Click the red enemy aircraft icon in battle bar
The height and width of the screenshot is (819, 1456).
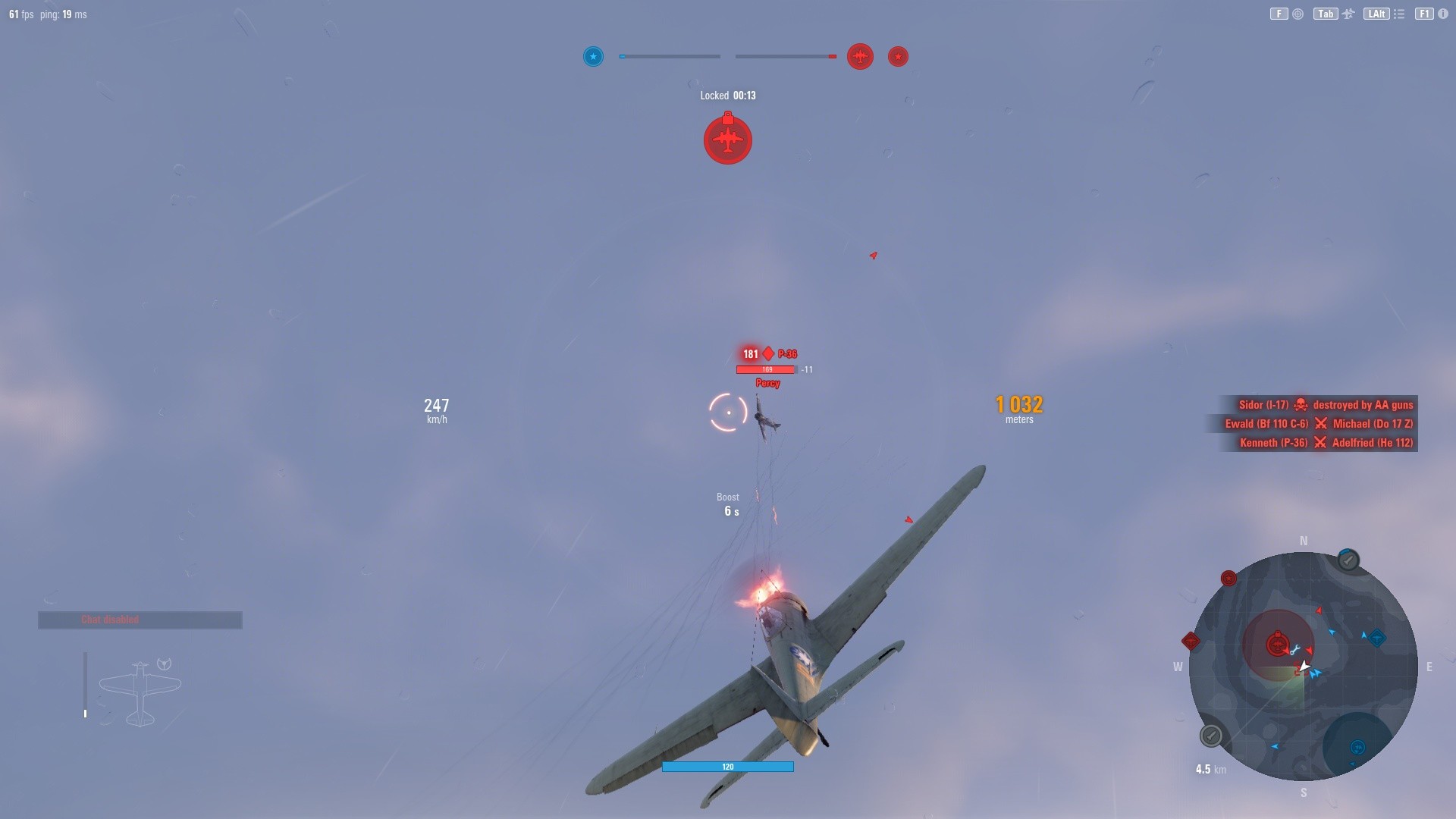pos(860,56)
